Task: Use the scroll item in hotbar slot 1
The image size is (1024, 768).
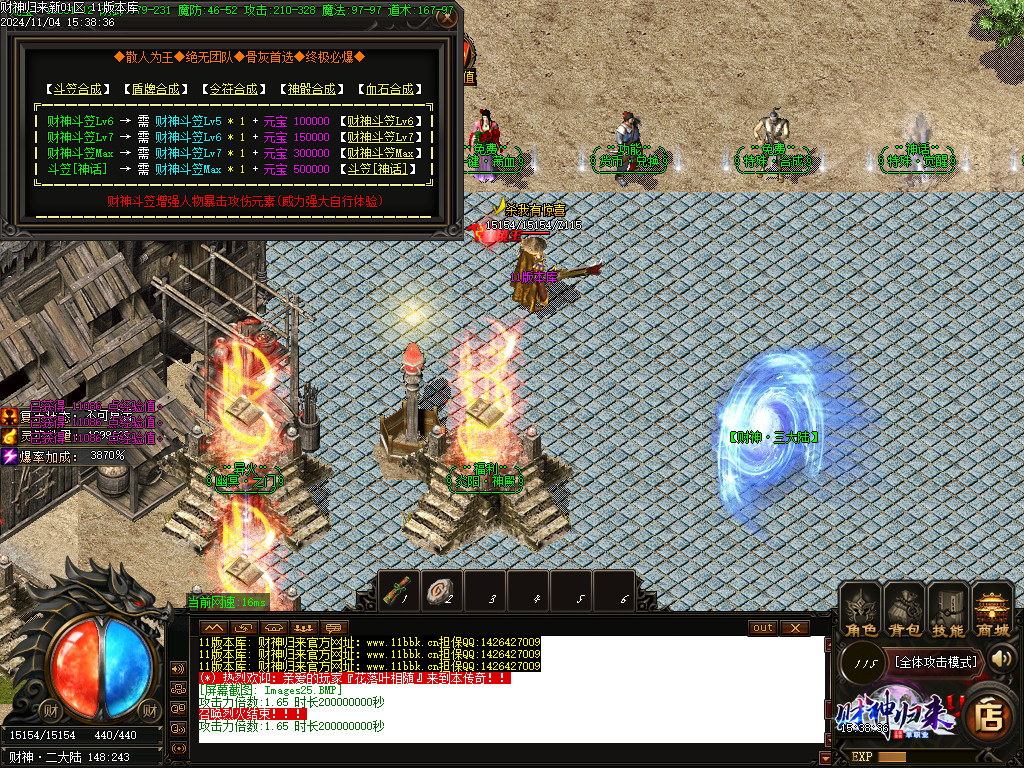Action: pos(400,591)
